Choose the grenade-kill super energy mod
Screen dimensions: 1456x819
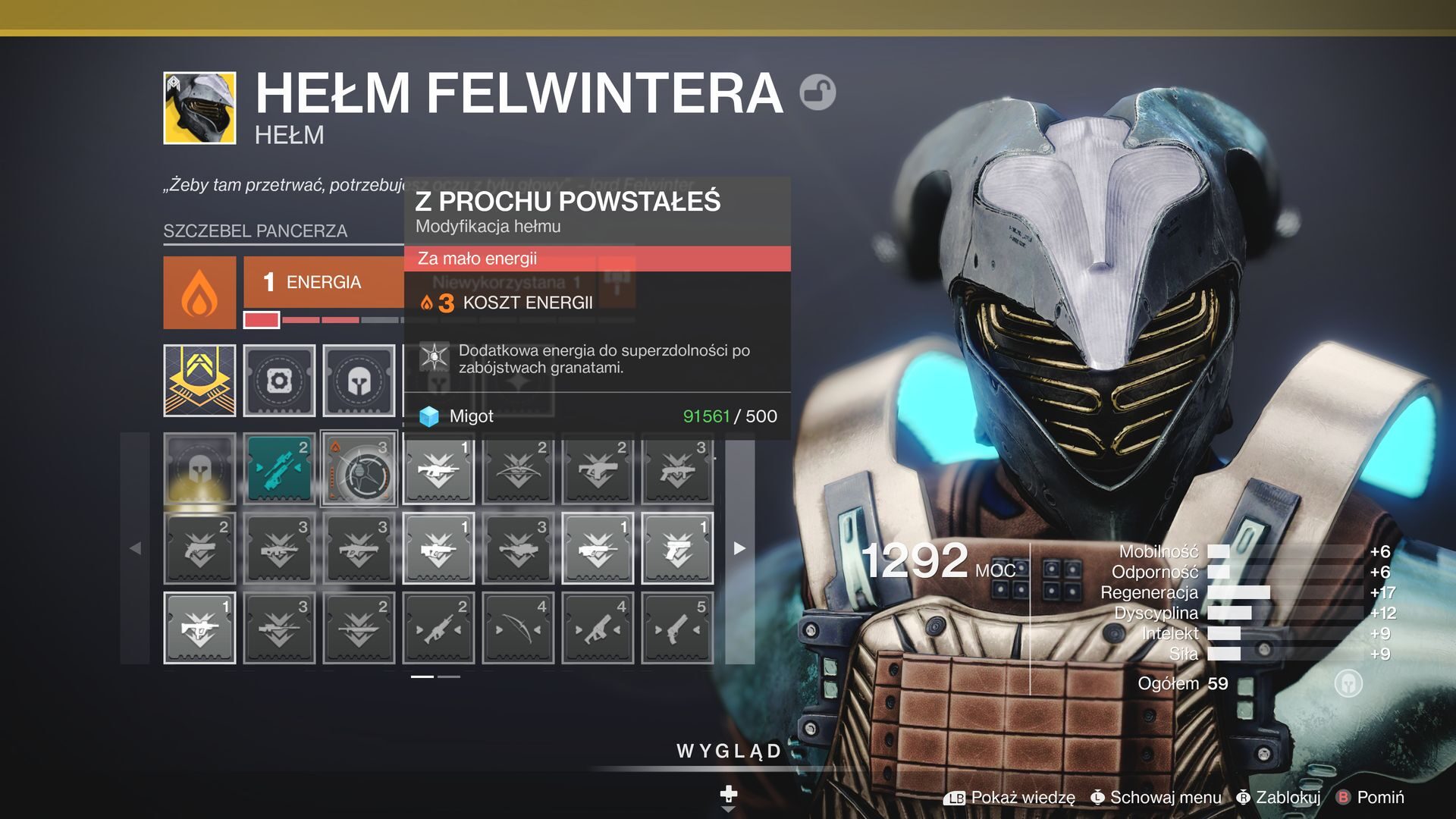click(x=359, y=469)
